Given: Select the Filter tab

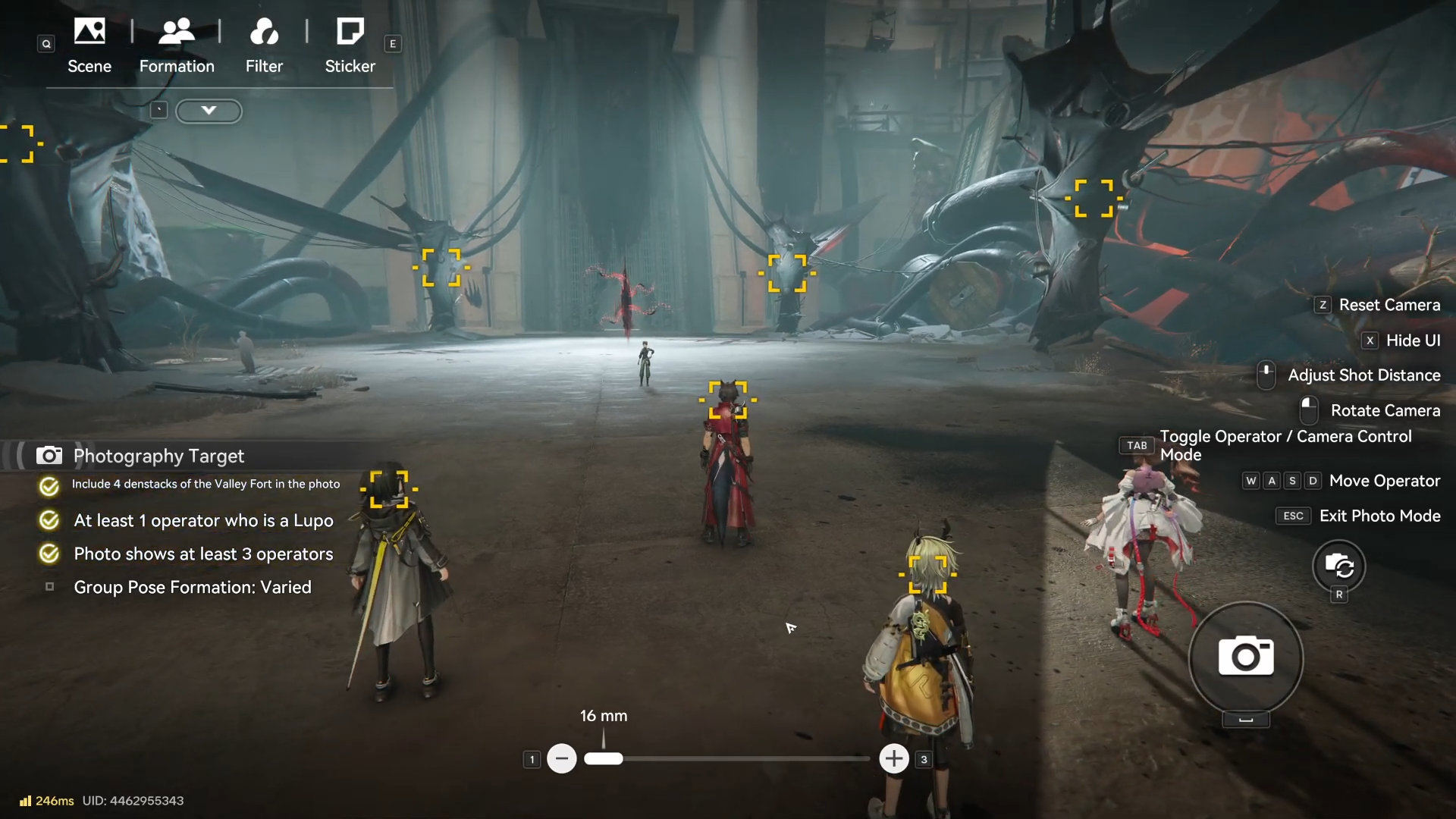Looking at the screenshot, I should (264, 45).
